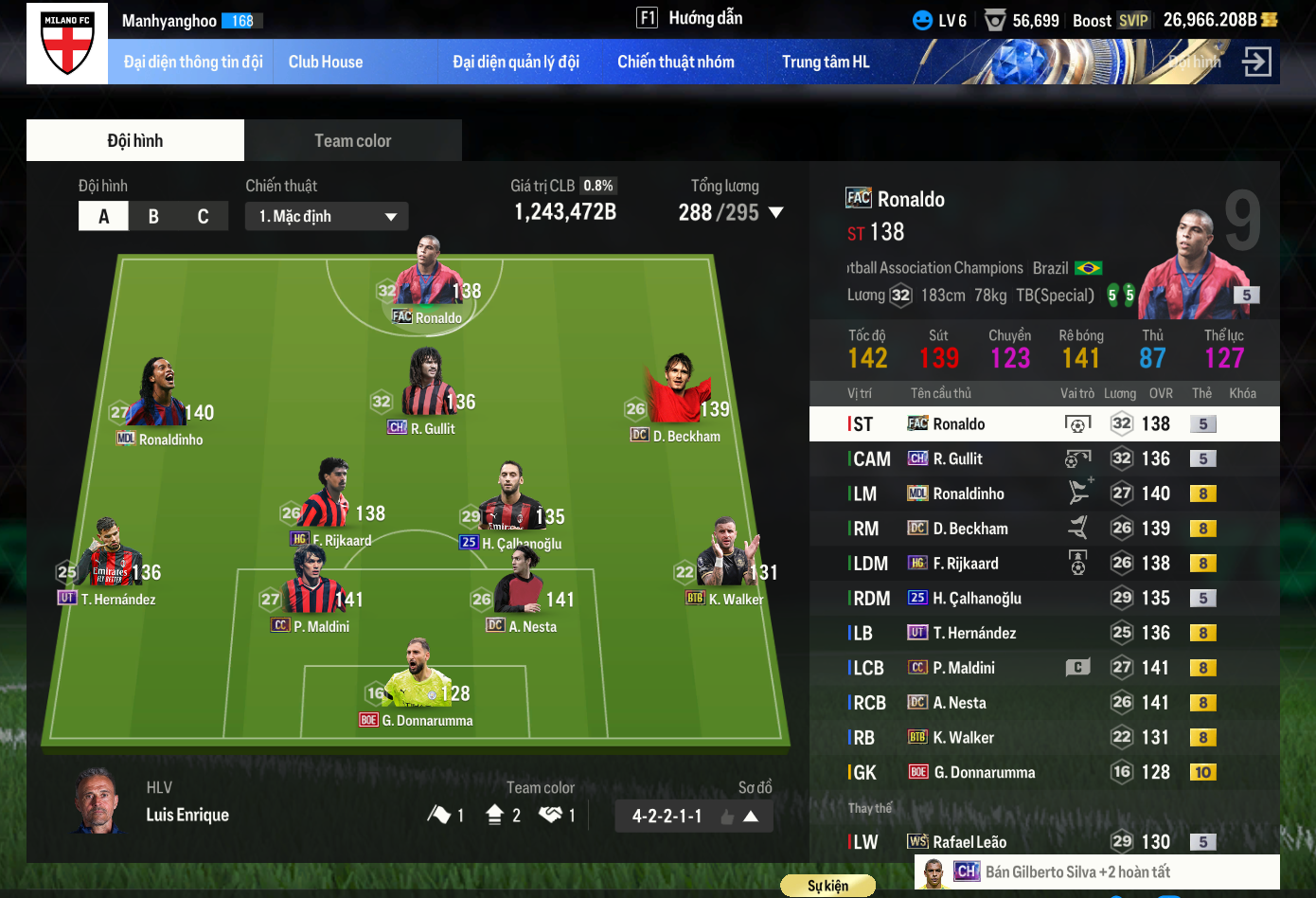Click the exit arrow icon at top right
Viewport: 1316px width, 898px height.
click(1256, 63)
